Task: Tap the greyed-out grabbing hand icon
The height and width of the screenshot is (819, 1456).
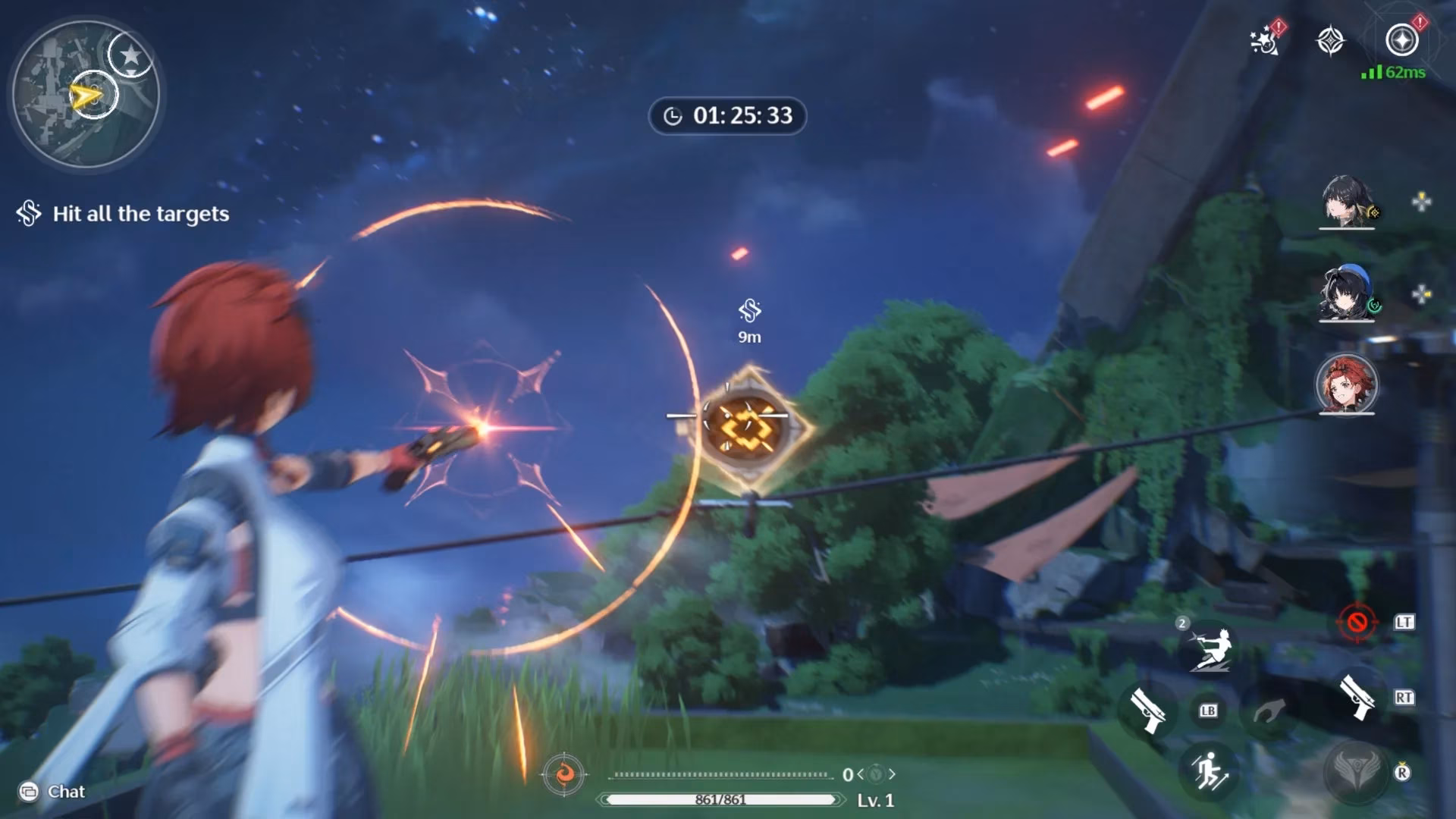Action: (x=1269, y=711)
